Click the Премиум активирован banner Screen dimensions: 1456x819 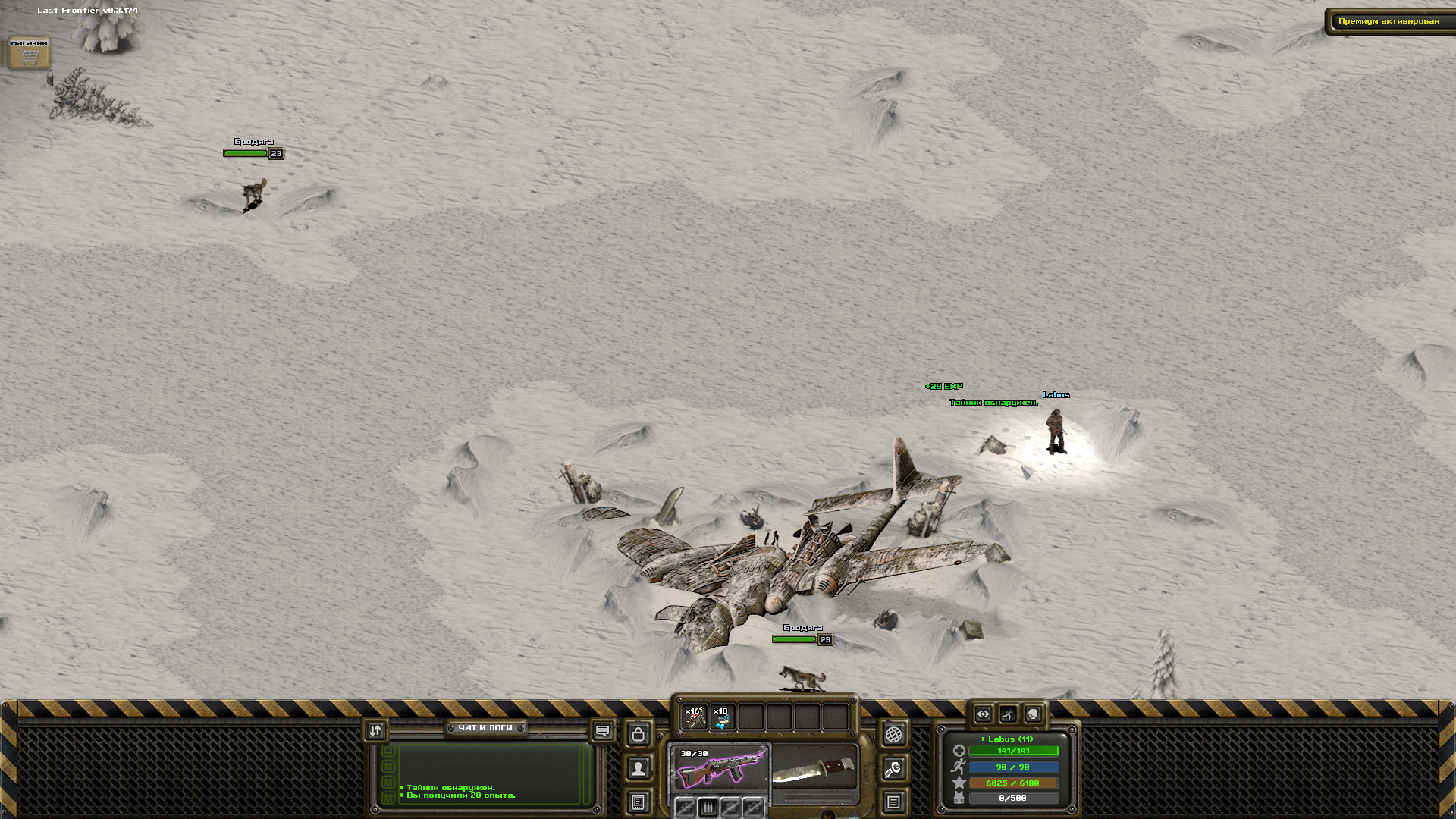(1389, 21)
